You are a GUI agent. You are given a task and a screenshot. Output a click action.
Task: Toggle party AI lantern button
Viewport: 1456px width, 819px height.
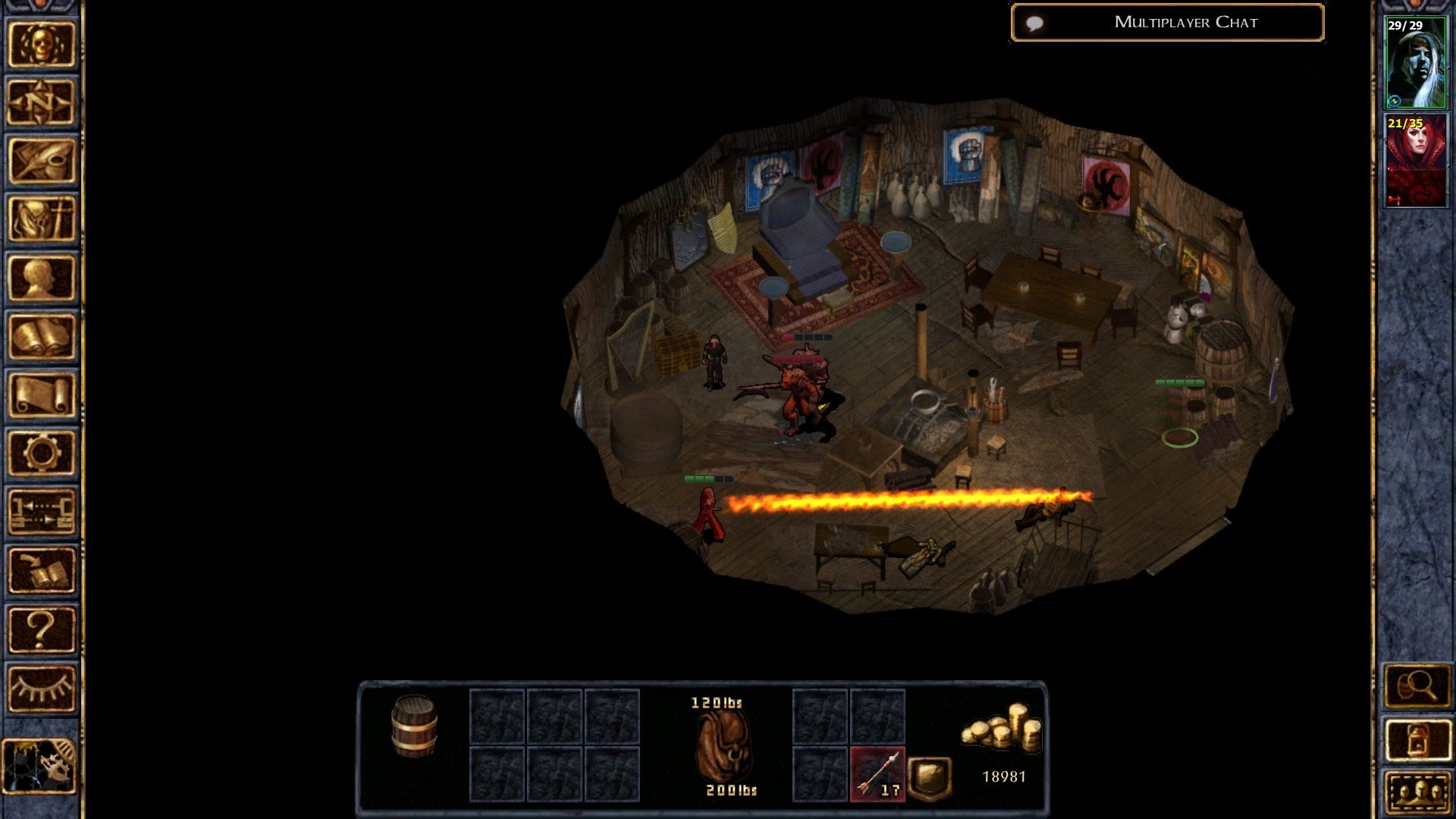1417,739
